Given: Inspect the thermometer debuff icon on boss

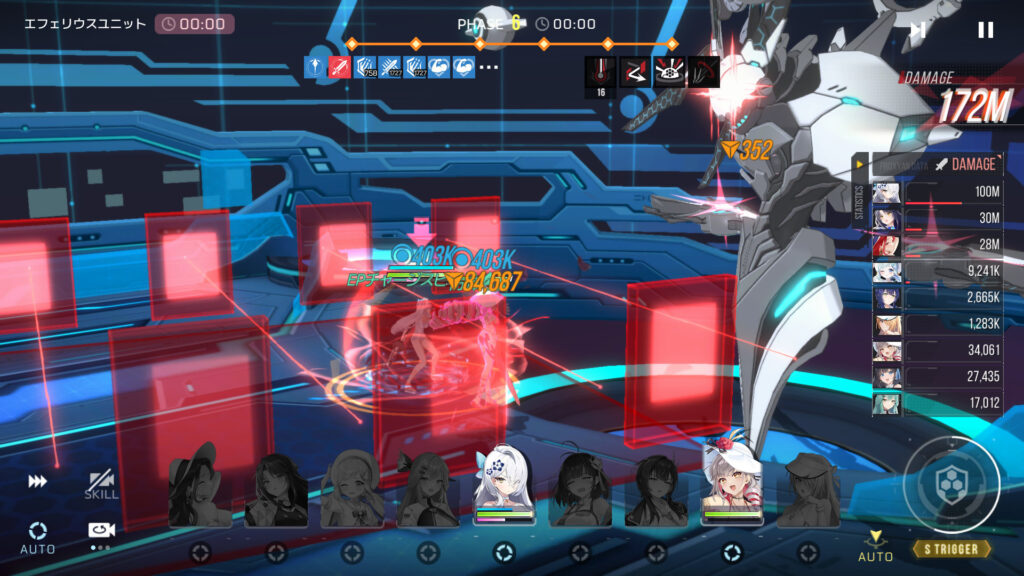Looking at the screenshot, I should coord(601,72).
